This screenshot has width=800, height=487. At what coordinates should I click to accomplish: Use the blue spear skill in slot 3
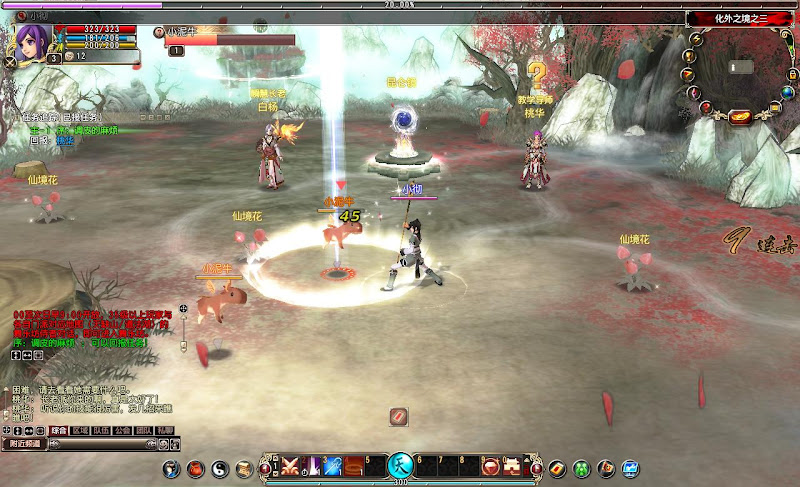[x=333, y=467]
